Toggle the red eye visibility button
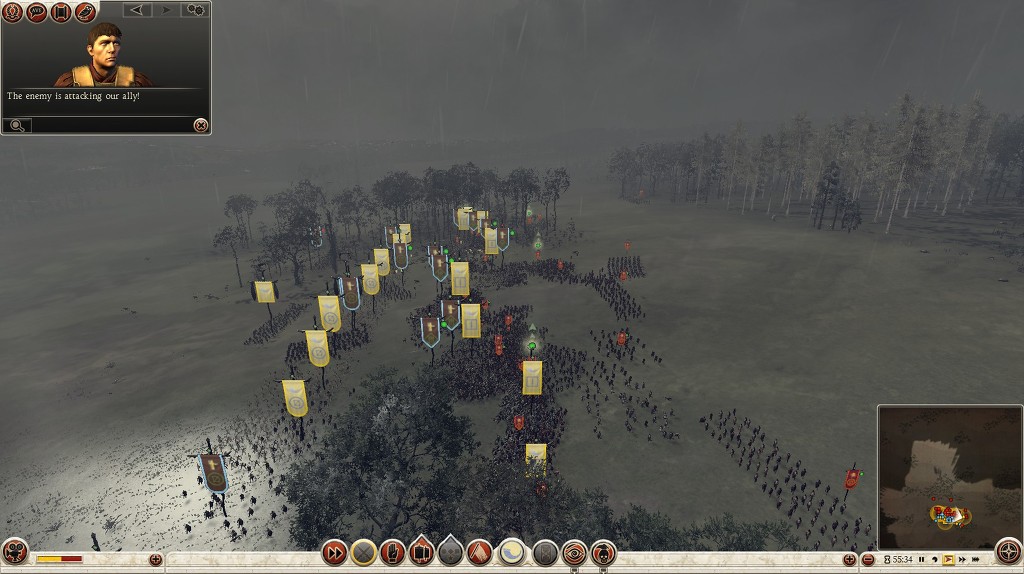This screenshot has width=1024, height=574. click(x=574, y=552)
